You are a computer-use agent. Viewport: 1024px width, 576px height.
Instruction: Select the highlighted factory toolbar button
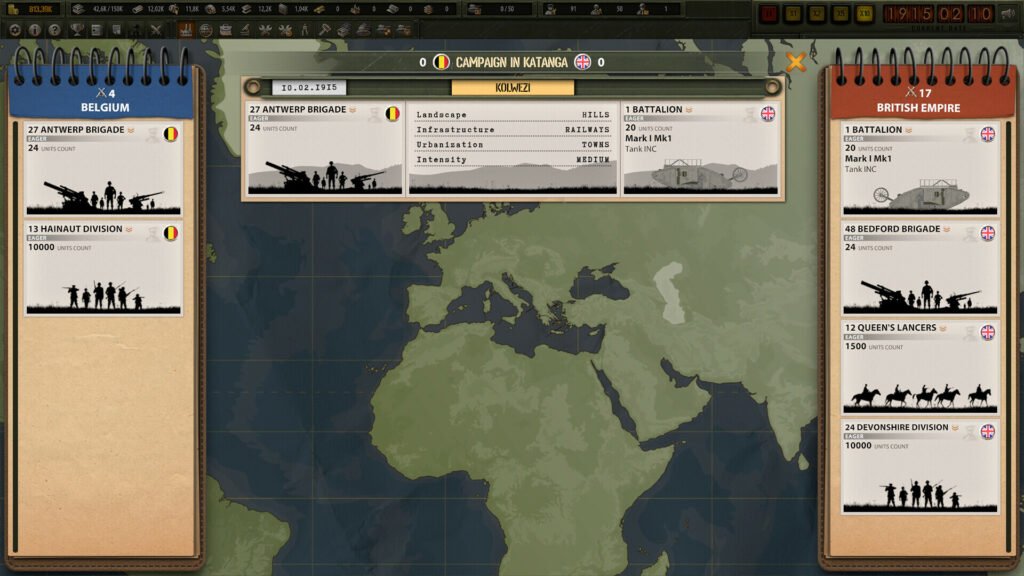click(x=186, y=30)
